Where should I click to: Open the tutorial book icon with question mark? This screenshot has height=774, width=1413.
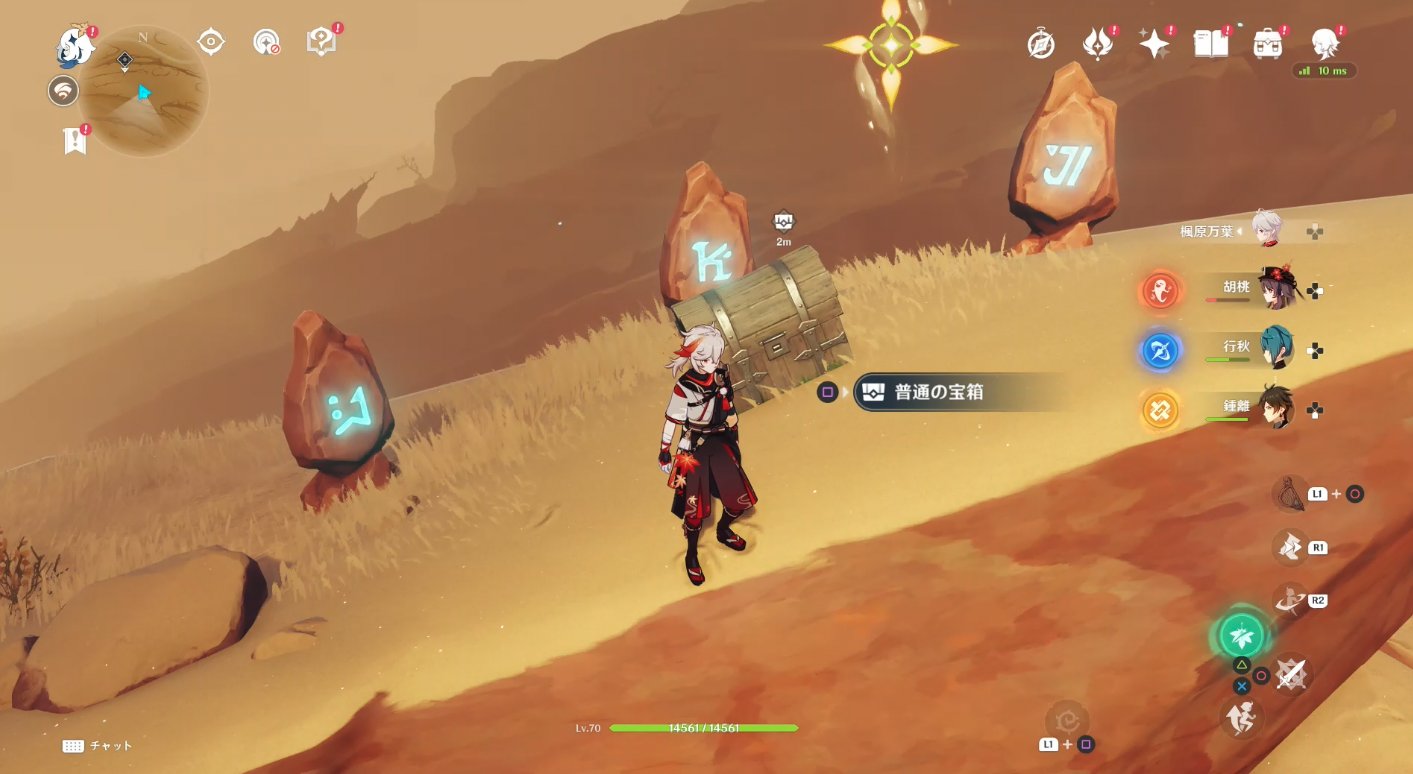[323, 42]
